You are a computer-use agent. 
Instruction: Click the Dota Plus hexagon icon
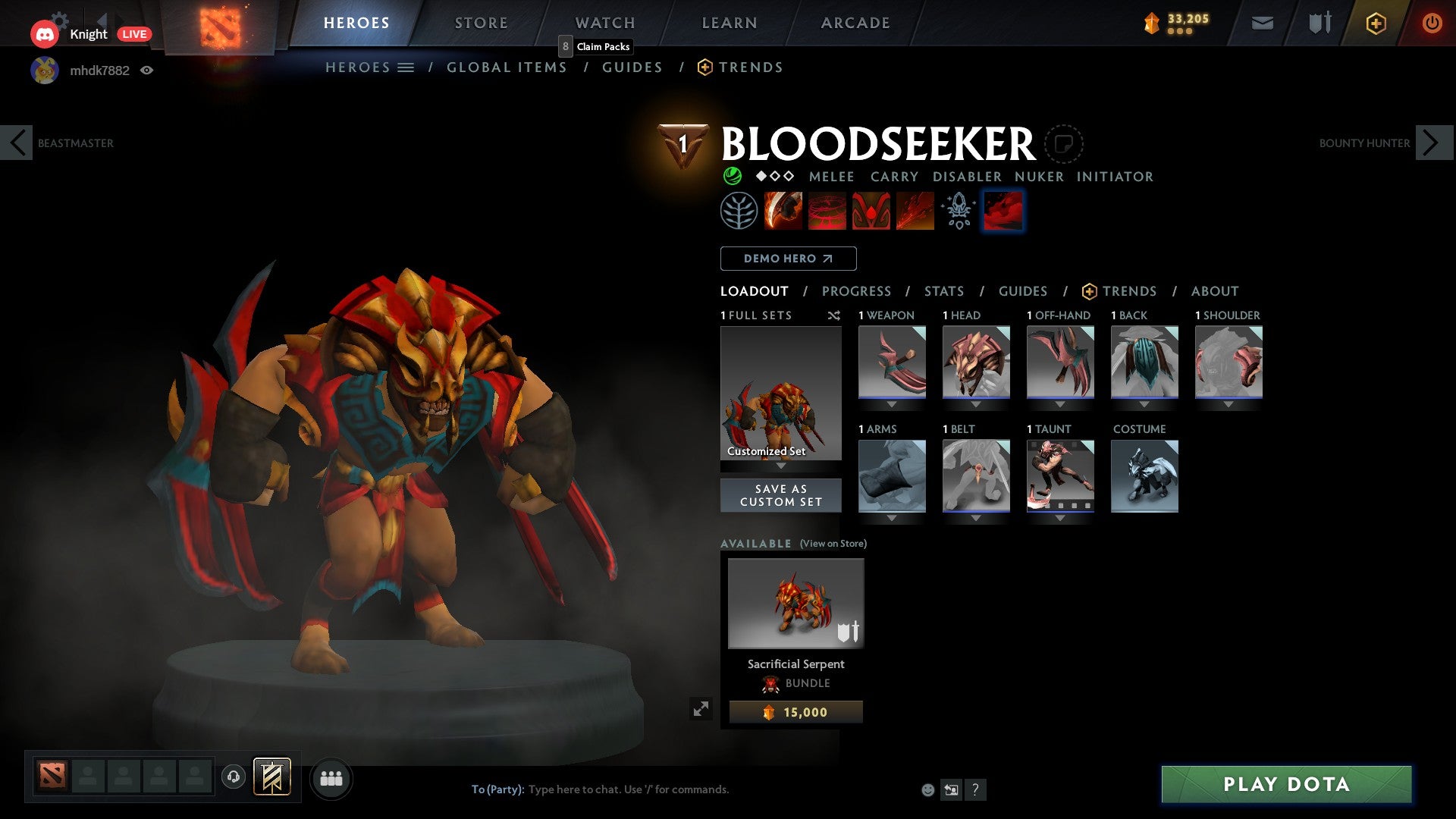coord(1375,23)
